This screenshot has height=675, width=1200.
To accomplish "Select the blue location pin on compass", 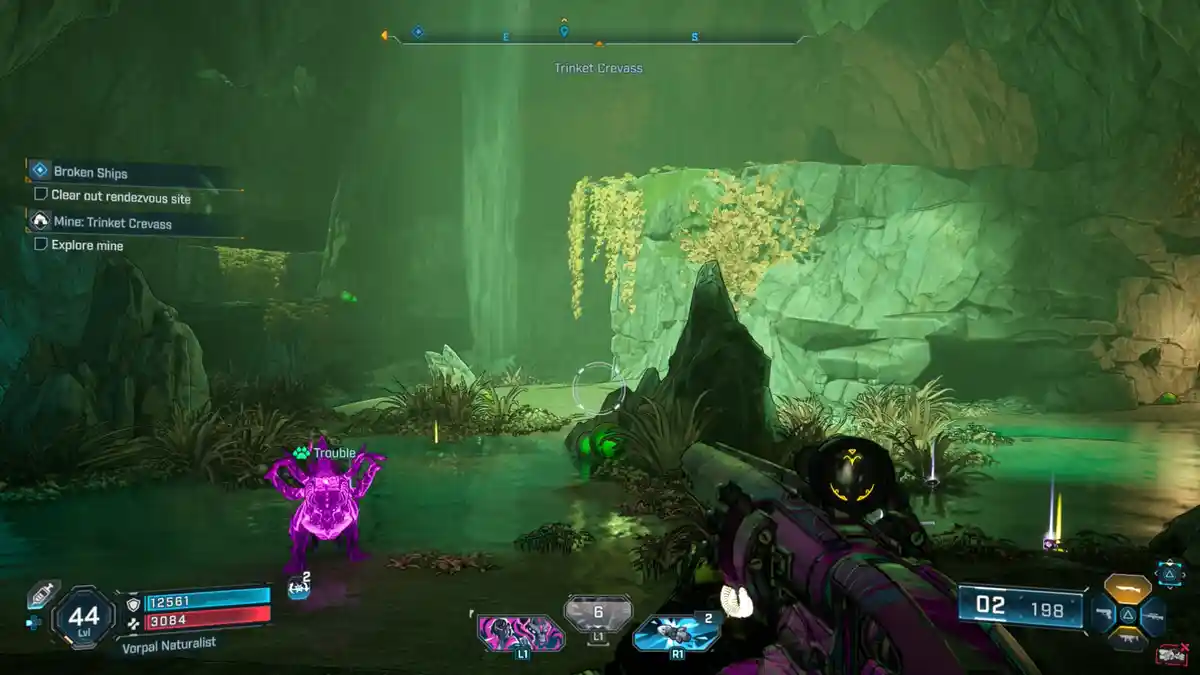I will point(564,32).
